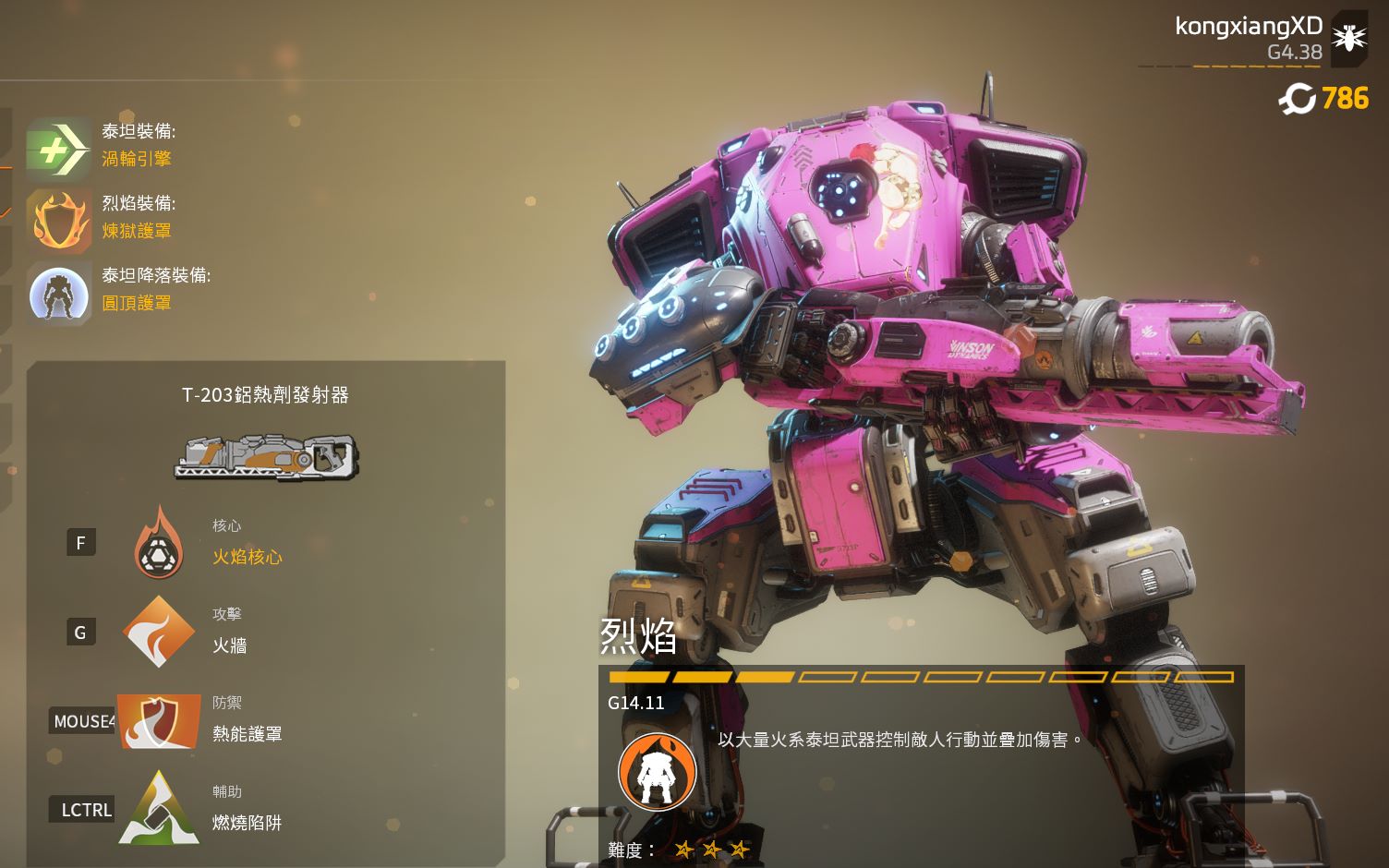Open the 煉獄護罩 Scorch kit slot
This screenshot has height=868, width=1389.
(x=57, y=222)
